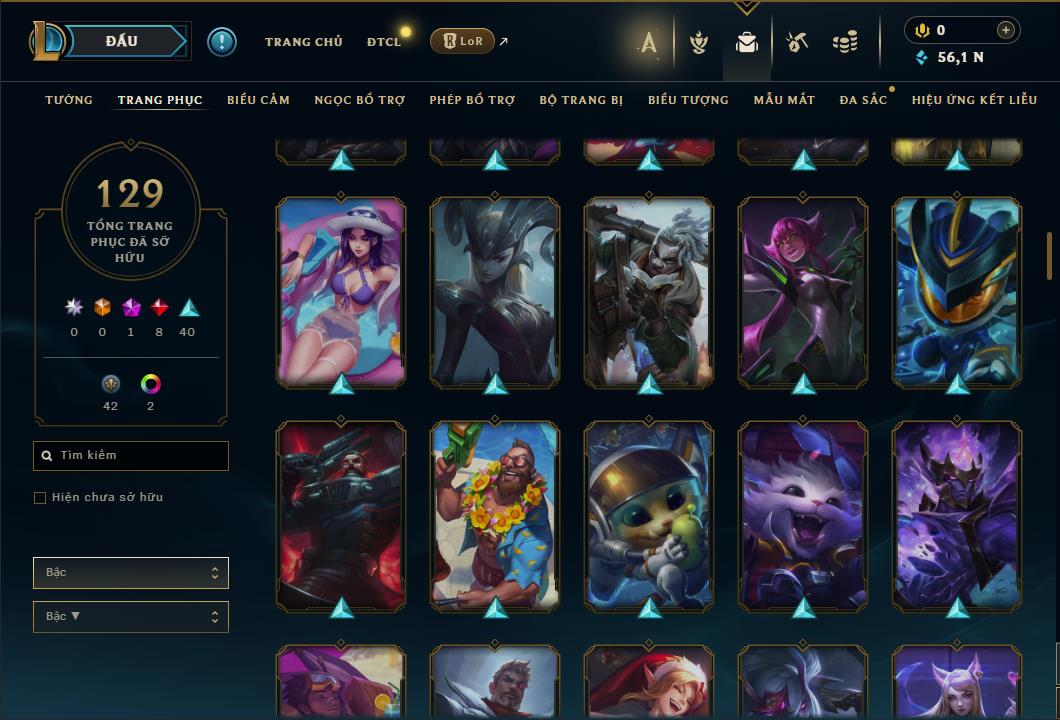This screenshot has height=720, width=1060.
Task: Open the NGỌC BỔ TRỢ tab
Action: tap(359, 100)
